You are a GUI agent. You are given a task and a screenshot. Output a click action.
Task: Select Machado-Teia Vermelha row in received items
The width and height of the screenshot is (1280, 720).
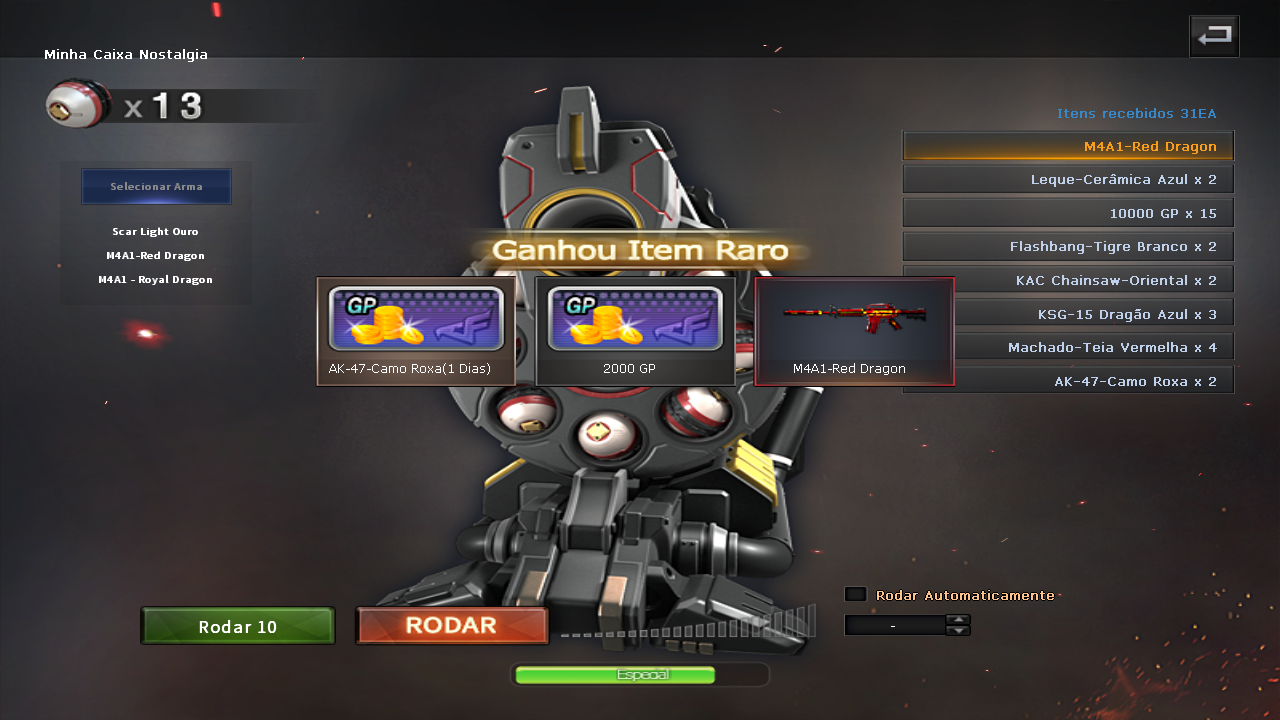coord(1068,348)
